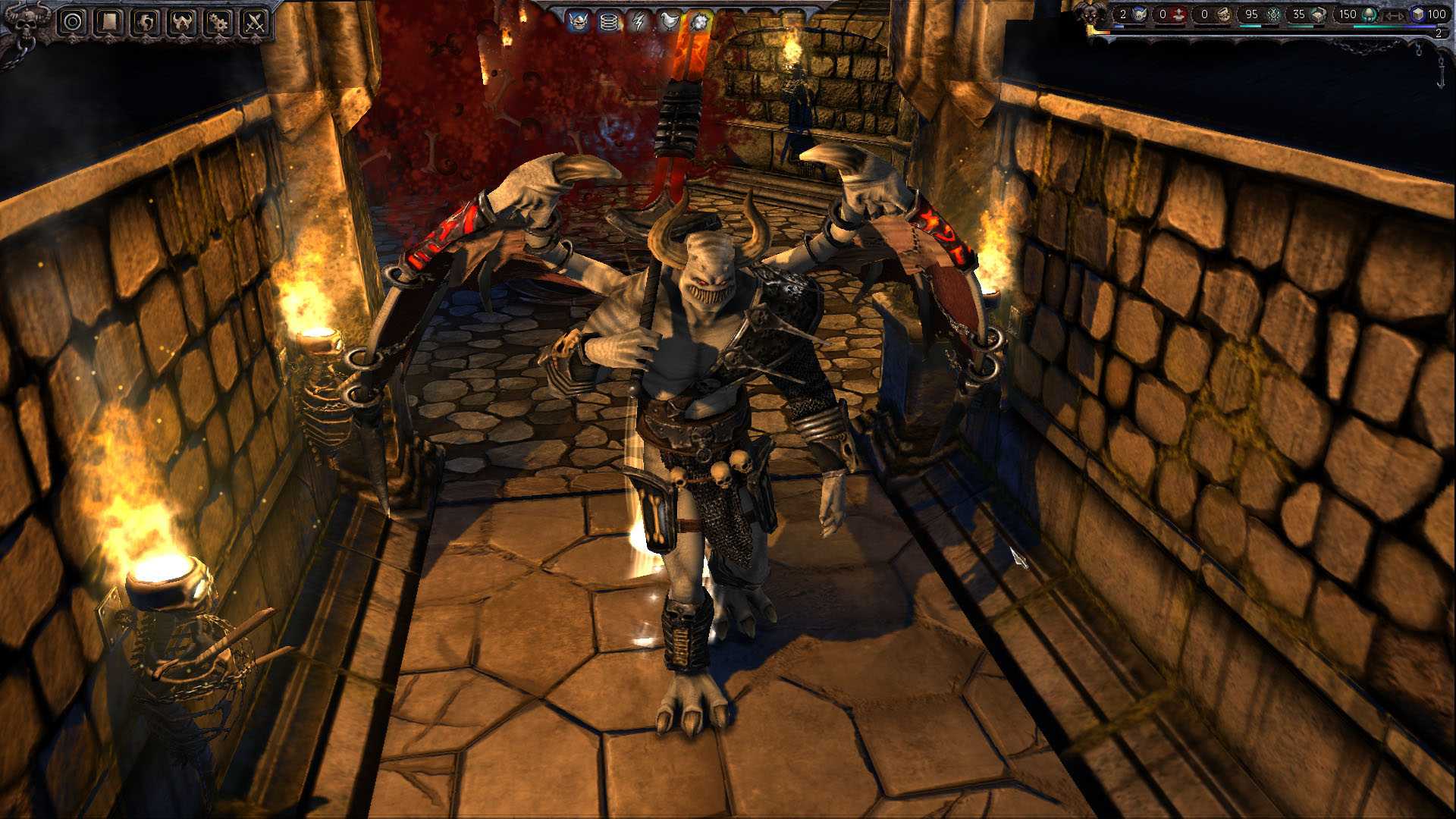1456x819 pixels.
Task: Select the green mana mushroom counter at 150
Action: (1357, 14)
